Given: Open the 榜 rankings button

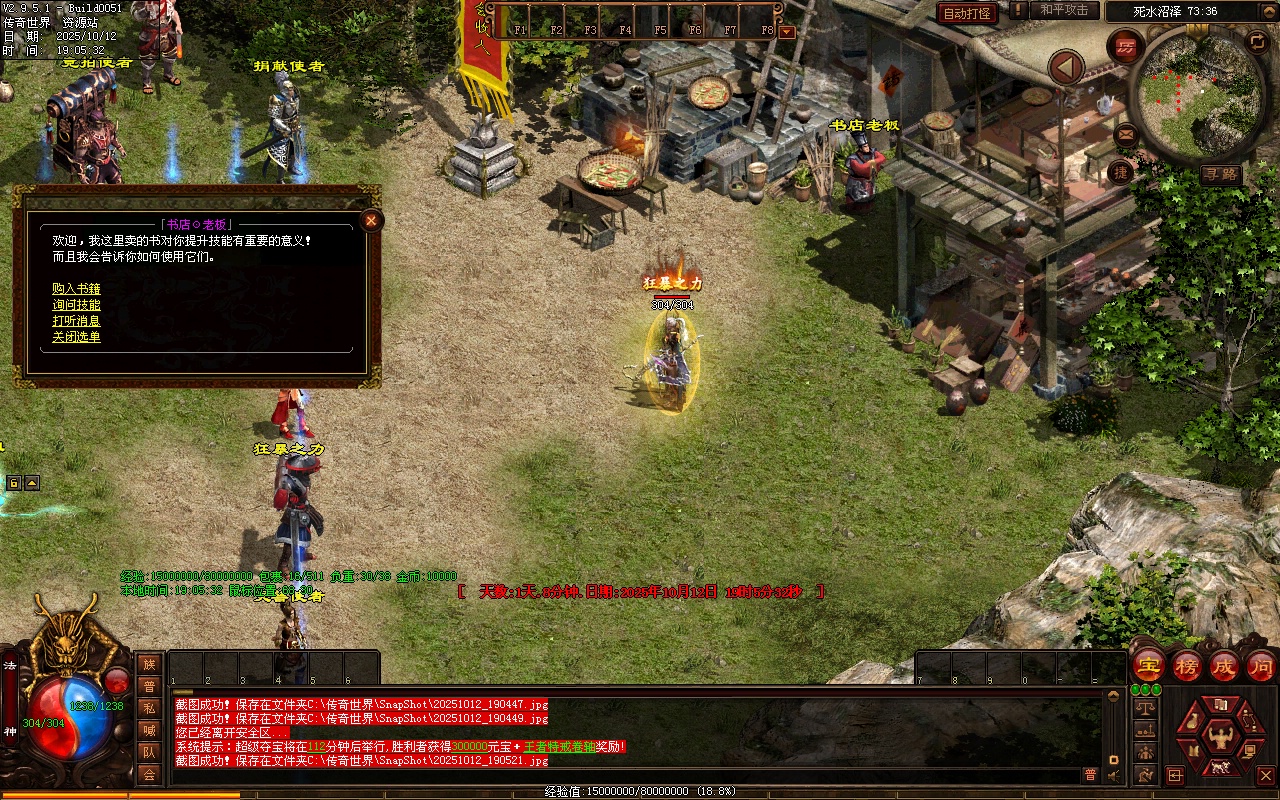Looking at the screenshot, I should pyautogui.click(x=1187, y=666).
